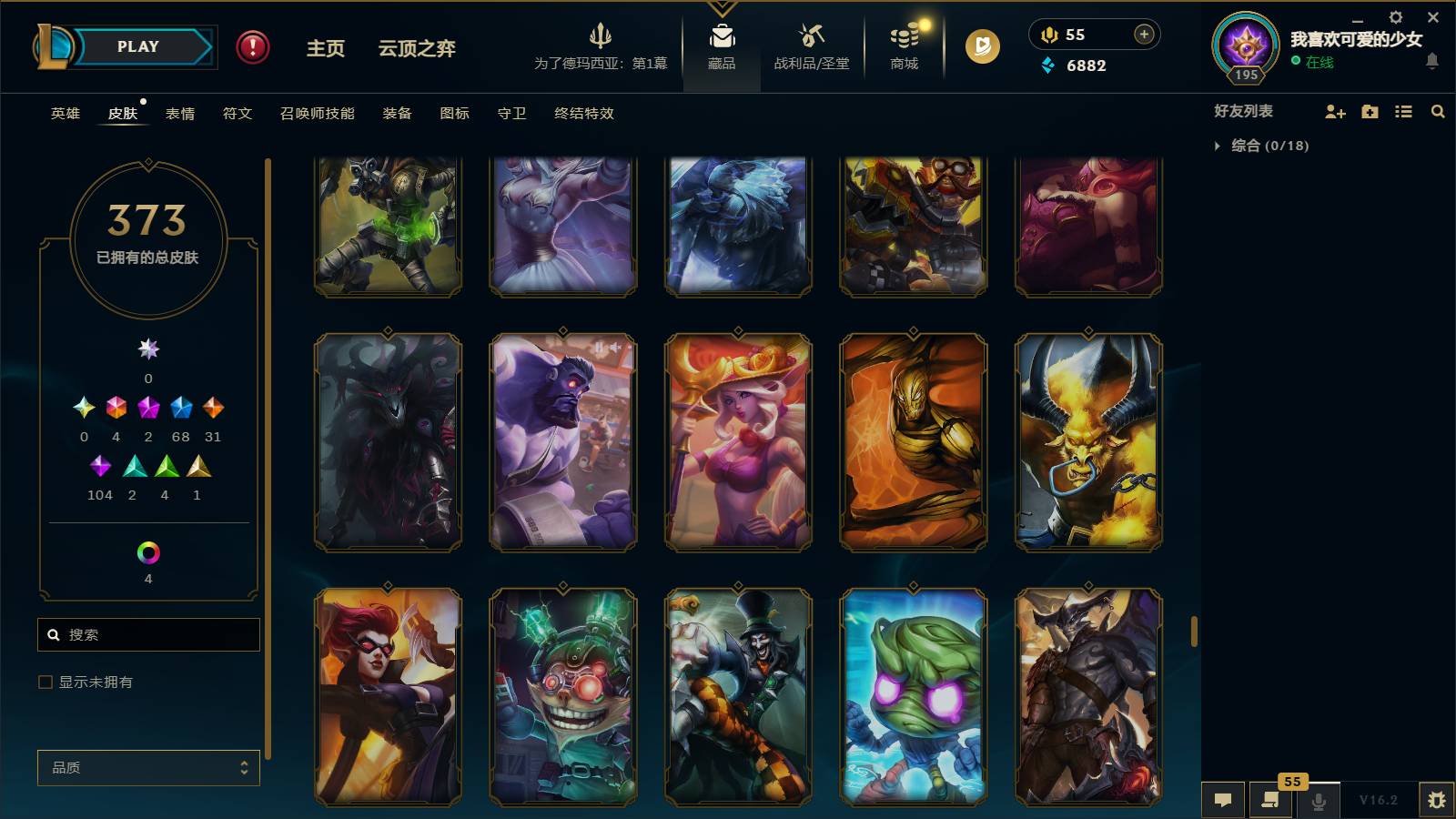This screenshot has height=819, width=1456.
Task: Open the 云顶之弈 menu item
Action: pyautogui.click(x=415, y=49)
